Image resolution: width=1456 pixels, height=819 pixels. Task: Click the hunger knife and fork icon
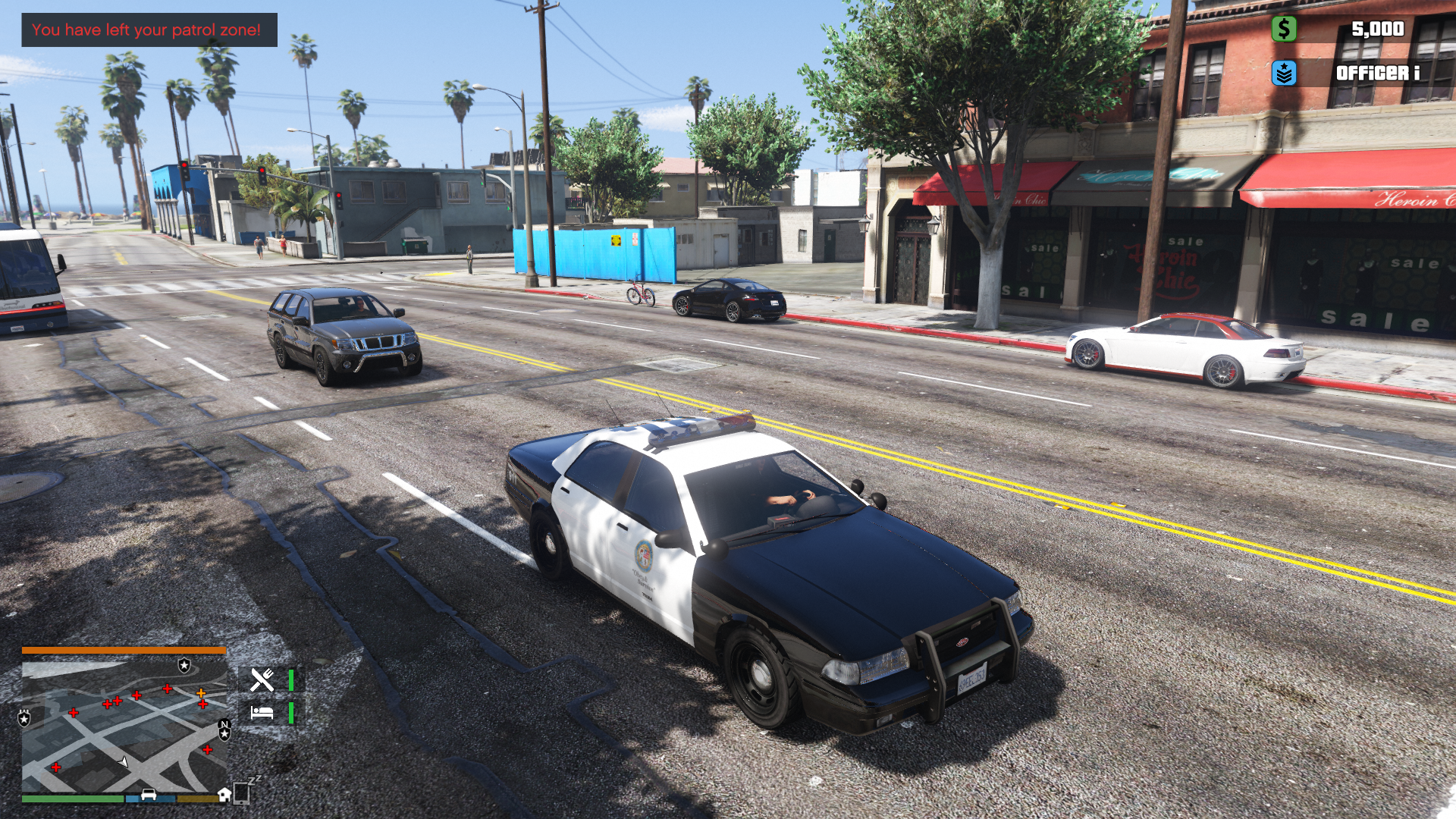pos(262,679)
